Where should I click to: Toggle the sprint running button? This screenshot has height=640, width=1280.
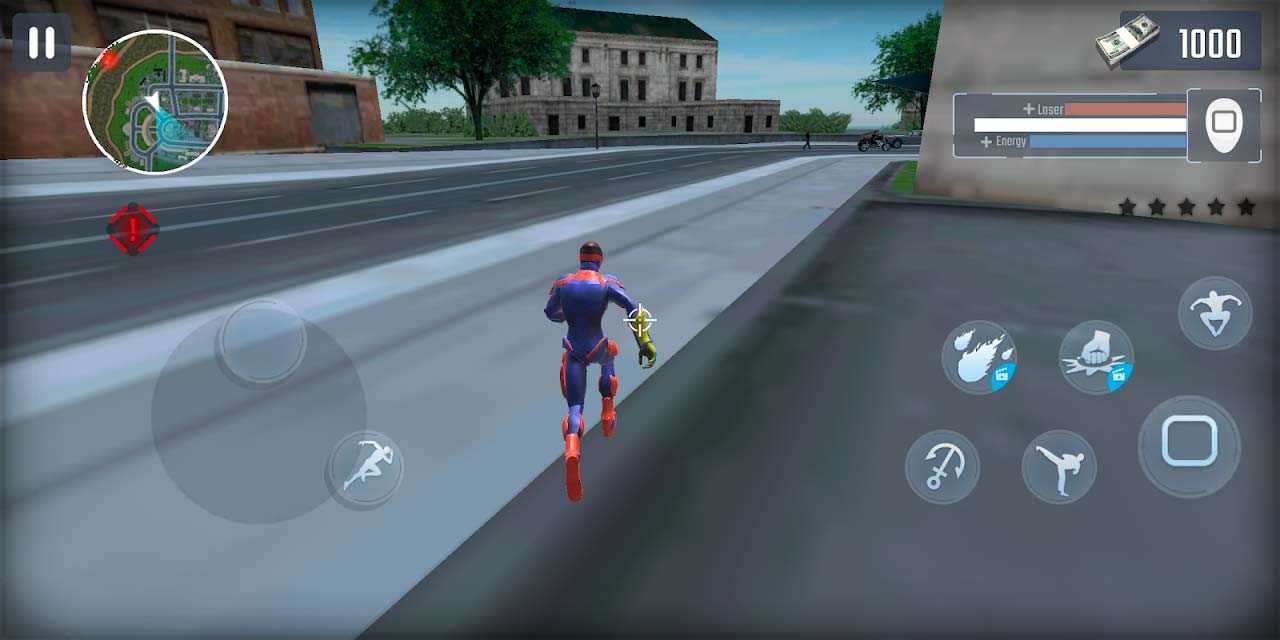(x=365, y=470)
